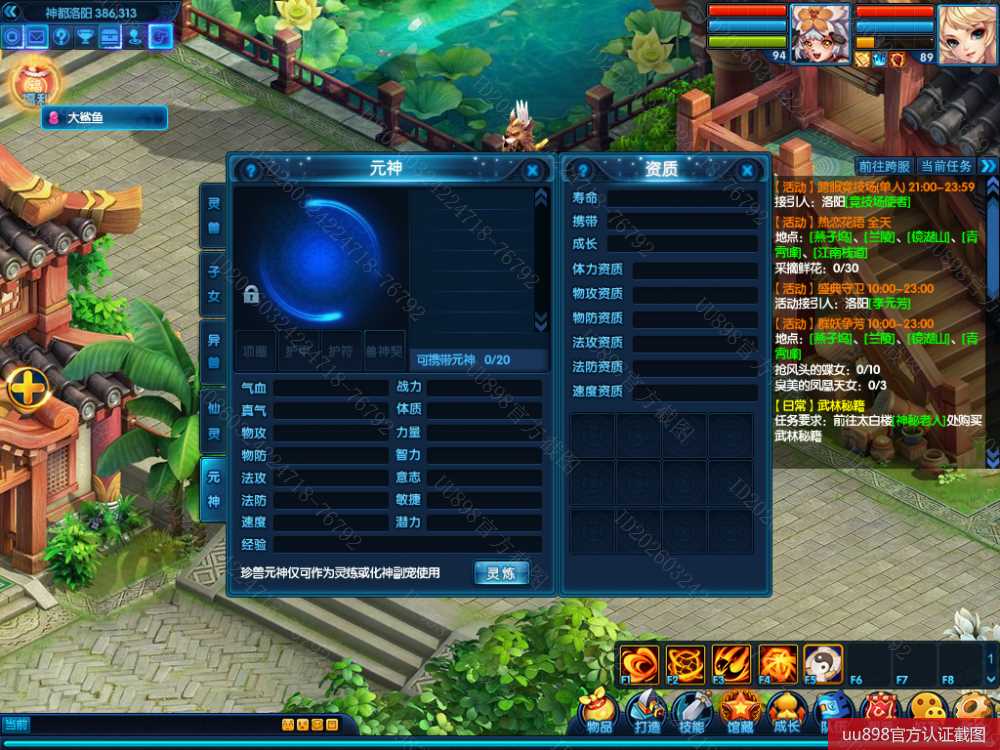This screenshot has width=1000, height=750.
Task: Use the F5 yin-yang skill
Action: click(x=822, y=663)
